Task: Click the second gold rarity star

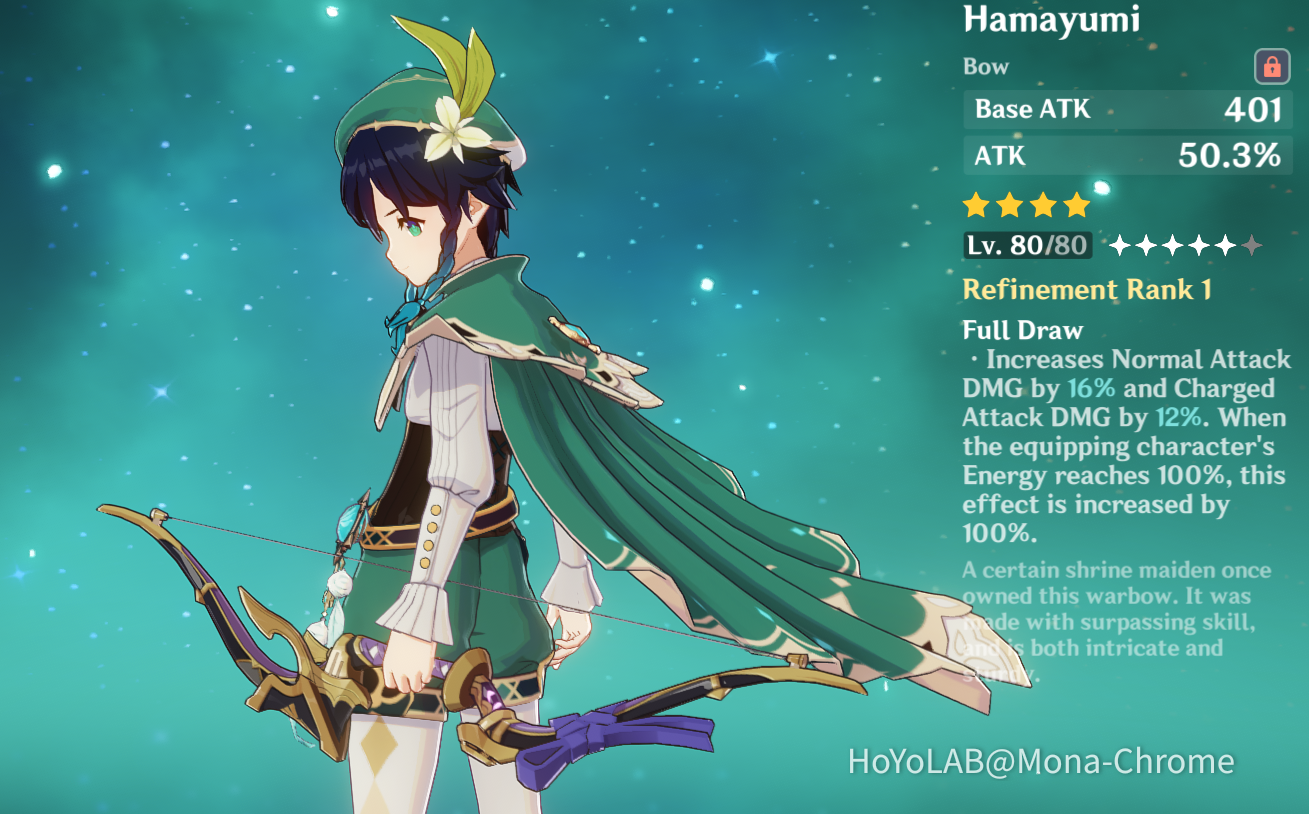Action: pos(1010,205)
